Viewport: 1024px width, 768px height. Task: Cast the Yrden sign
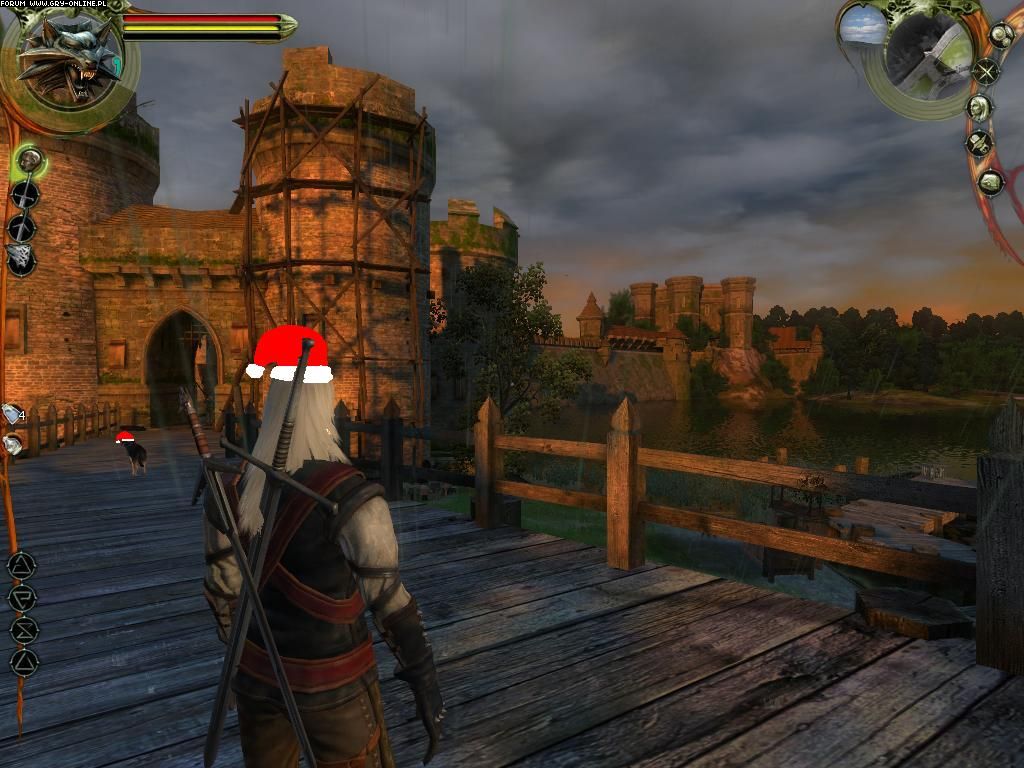23,630
